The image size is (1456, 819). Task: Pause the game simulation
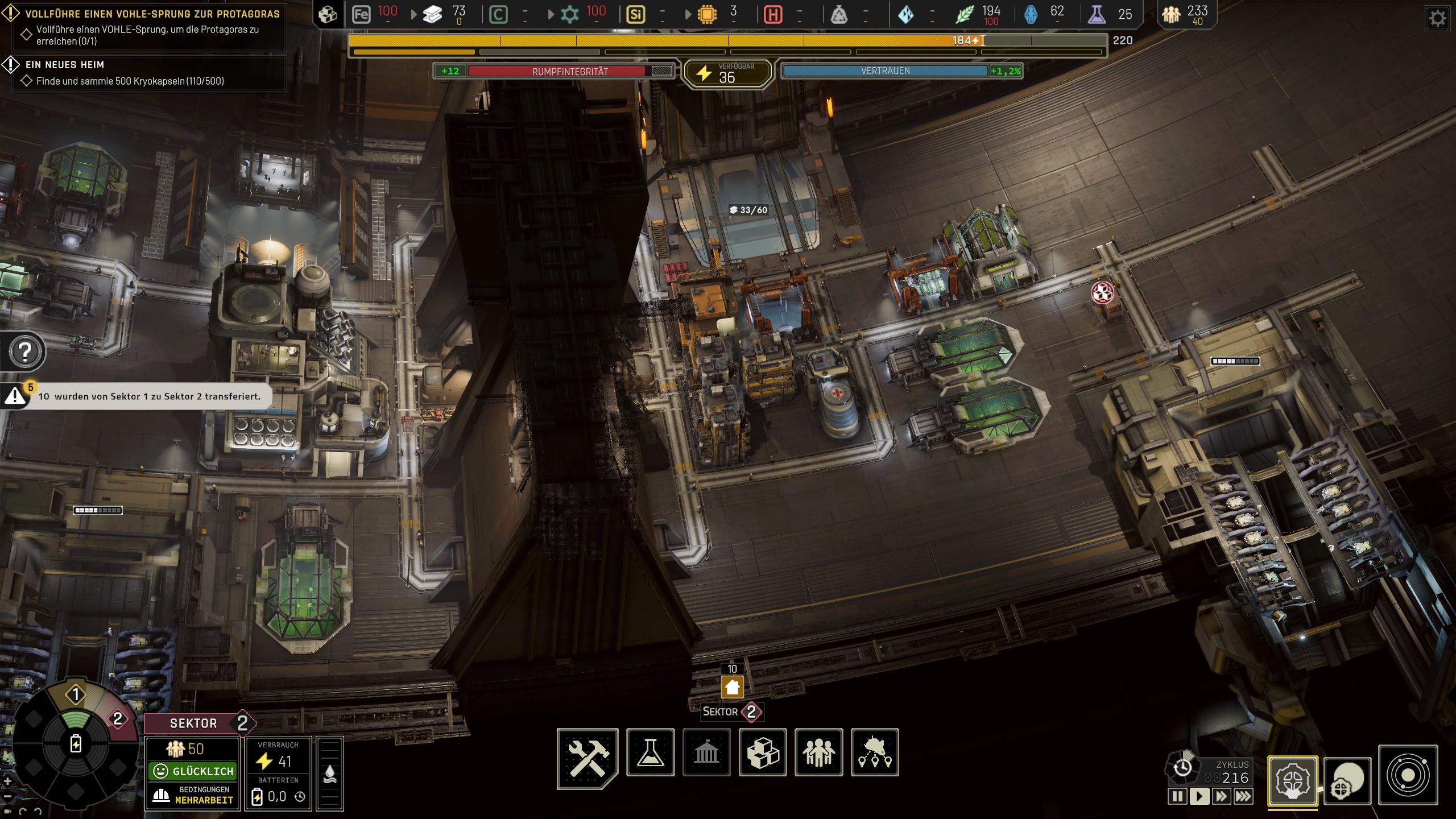coord(1177,796)
